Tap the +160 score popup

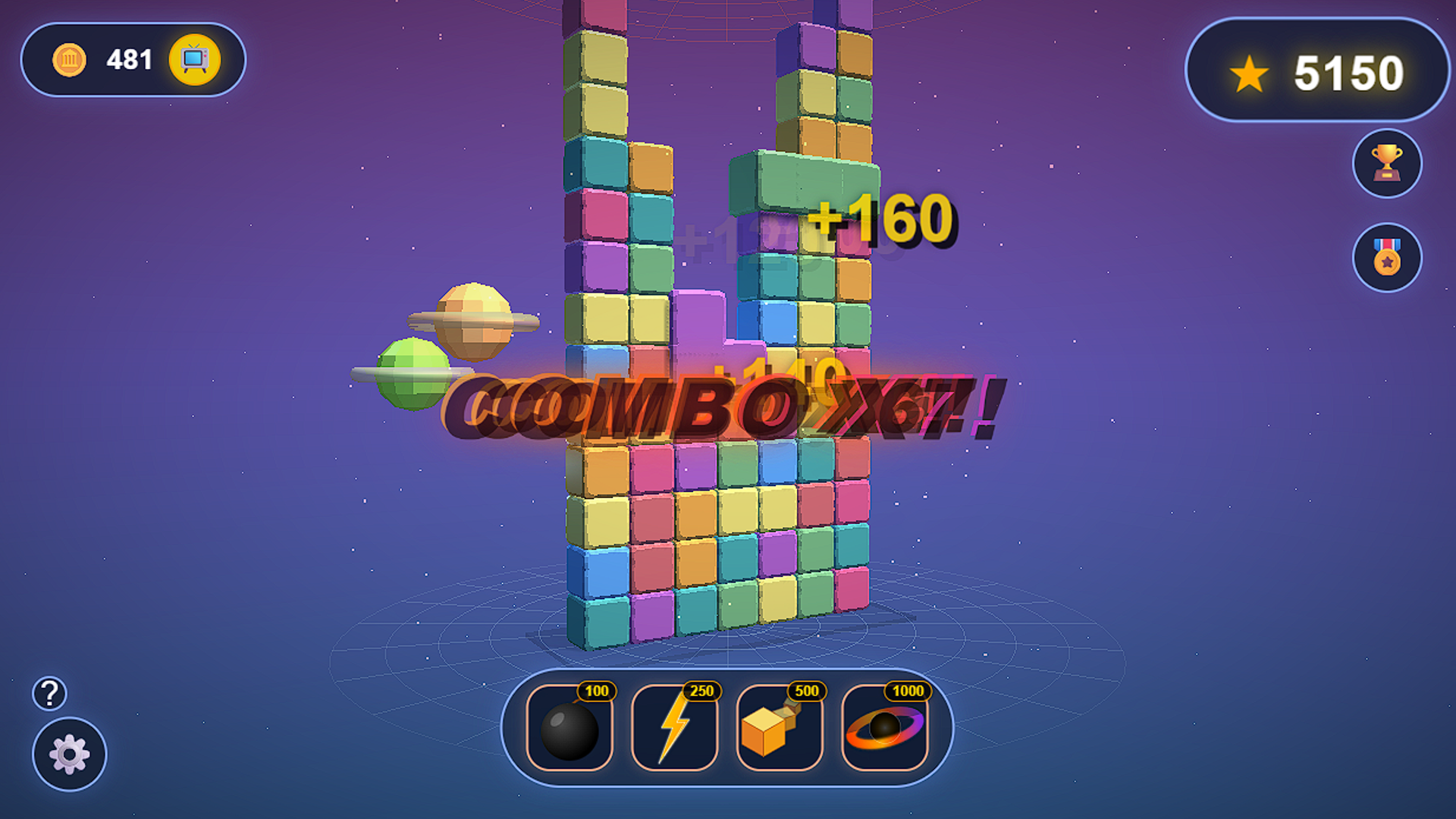[883, 220]
